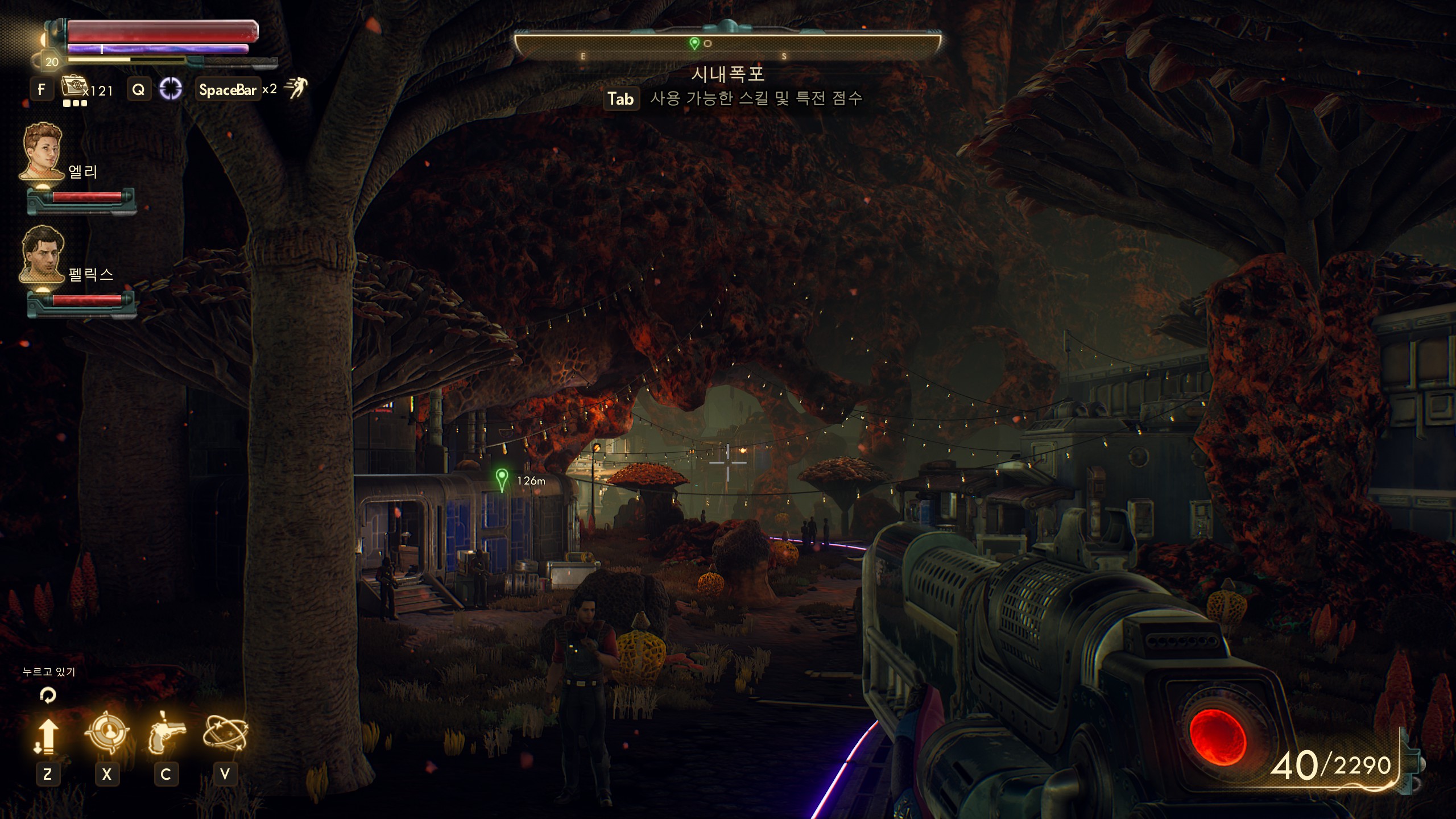Issue the up-arrow companion move command
Image resolution: width=1456 pixels, height=819 pixels.
click(x=47, y=735)
